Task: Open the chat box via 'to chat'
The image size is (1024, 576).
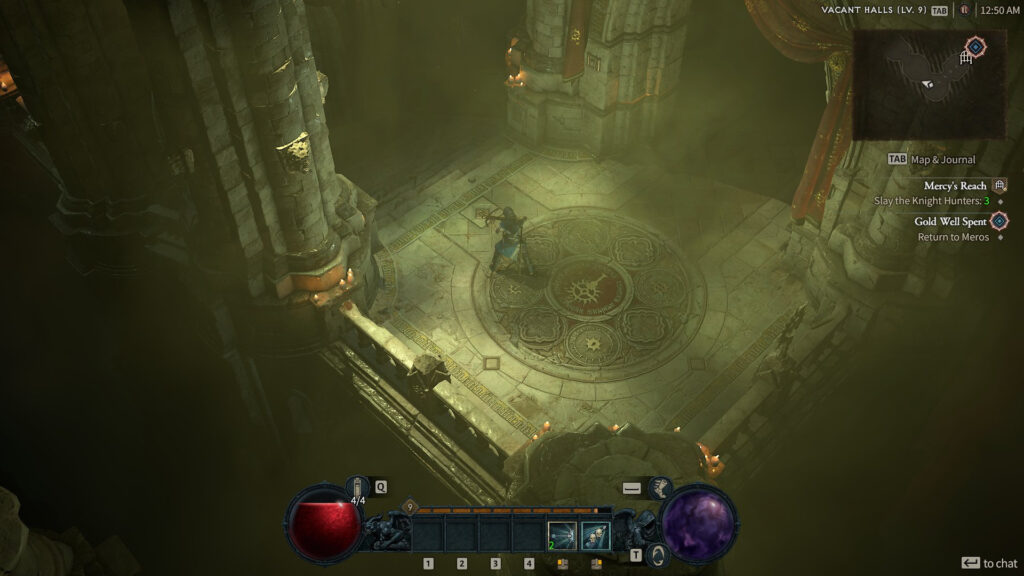Action: pos(989,563)
